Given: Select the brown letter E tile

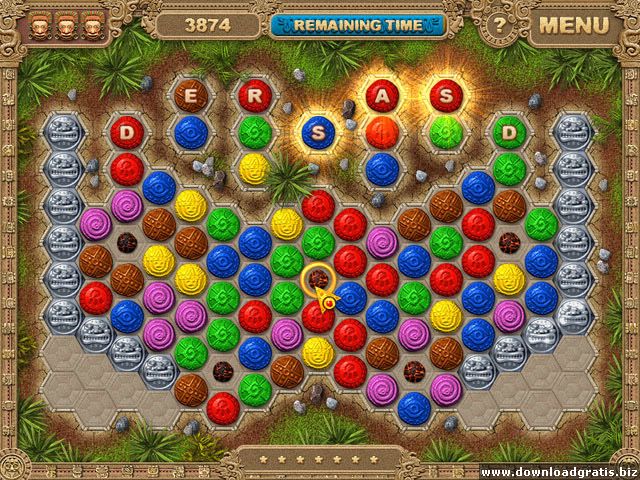Looking at the screenshot, I should tap(190, 95).
